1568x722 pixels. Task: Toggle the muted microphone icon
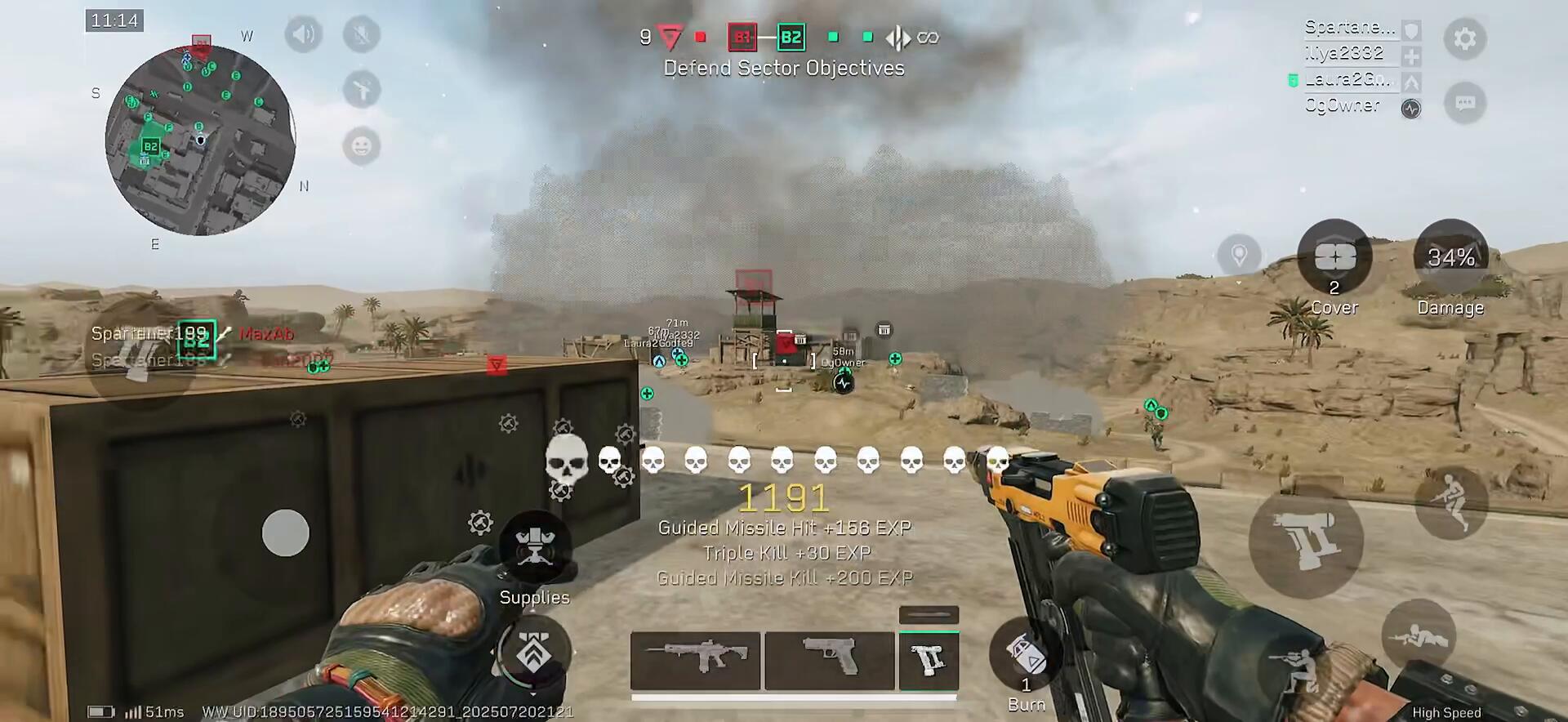(362, 35)
